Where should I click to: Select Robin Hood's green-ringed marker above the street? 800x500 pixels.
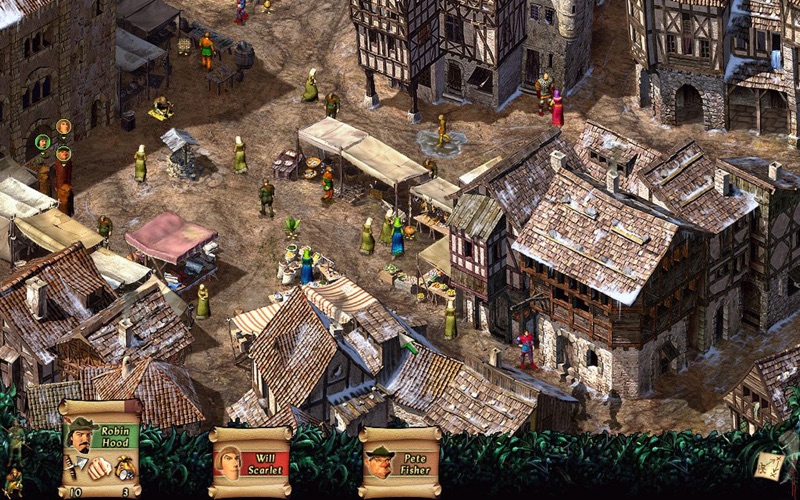[x=43, y=142]
